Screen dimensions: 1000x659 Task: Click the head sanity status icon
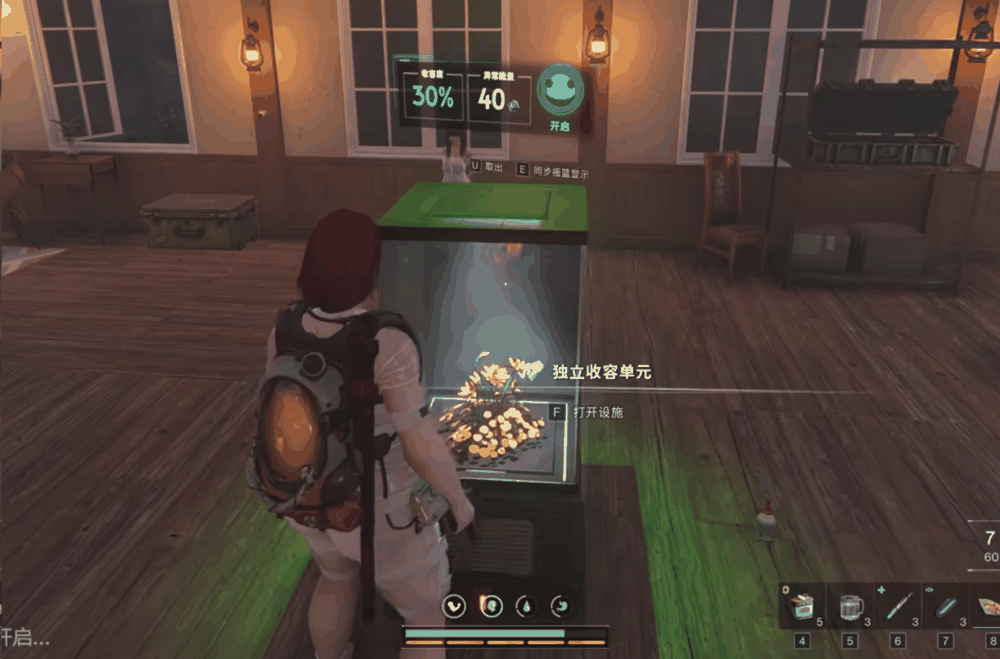[x=491, y=606]
